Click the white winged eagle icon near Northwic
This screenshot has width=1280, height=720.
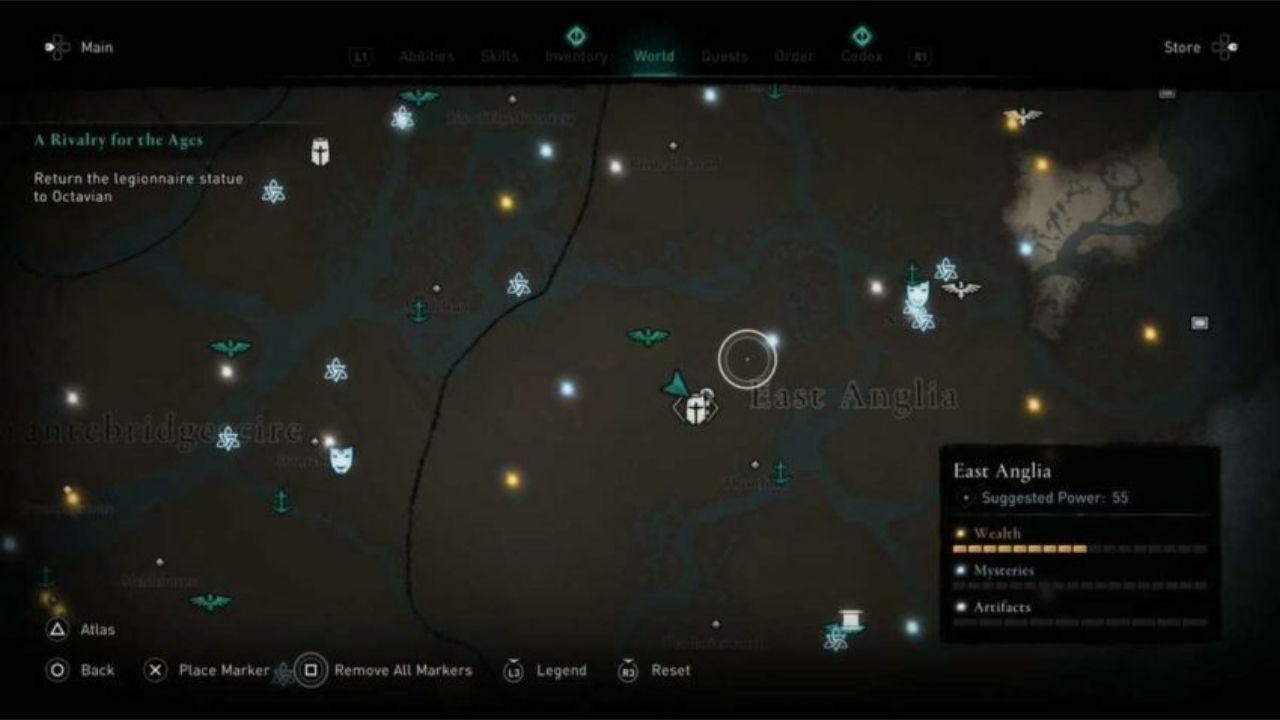tap(959, 288)
